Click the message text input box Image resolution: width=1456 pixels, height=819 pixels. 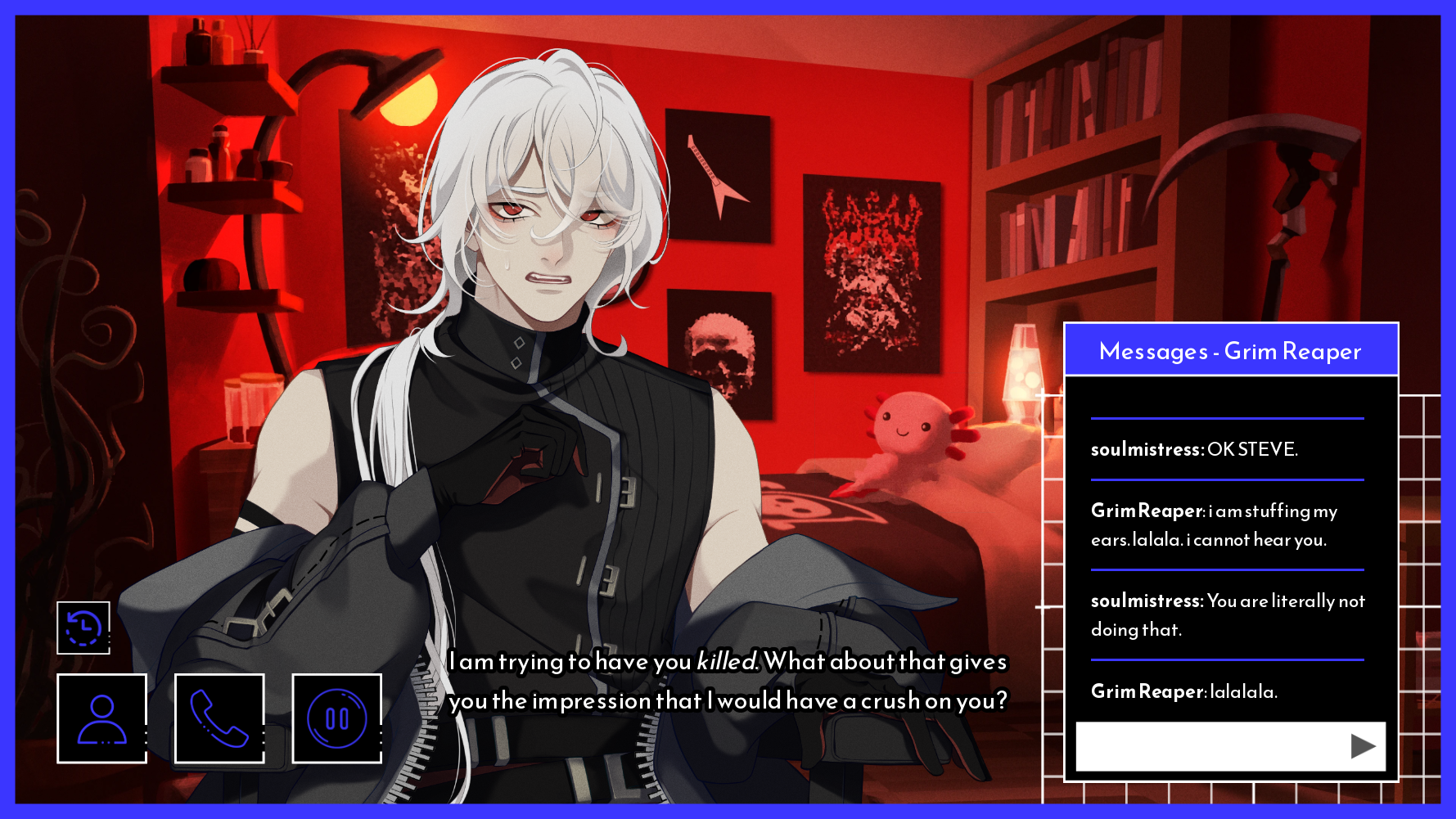pyautogui.click(x=1210, y=746)
